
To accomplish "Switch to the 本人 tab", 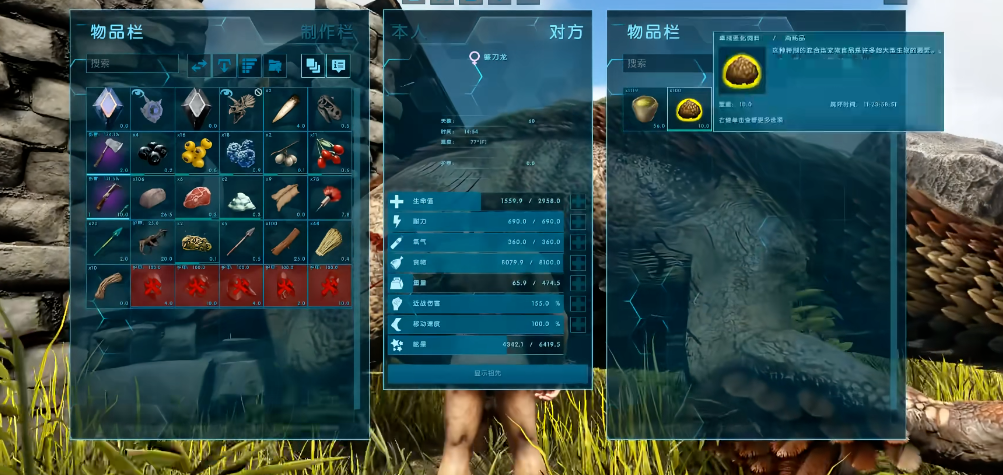I will (407, 32).
